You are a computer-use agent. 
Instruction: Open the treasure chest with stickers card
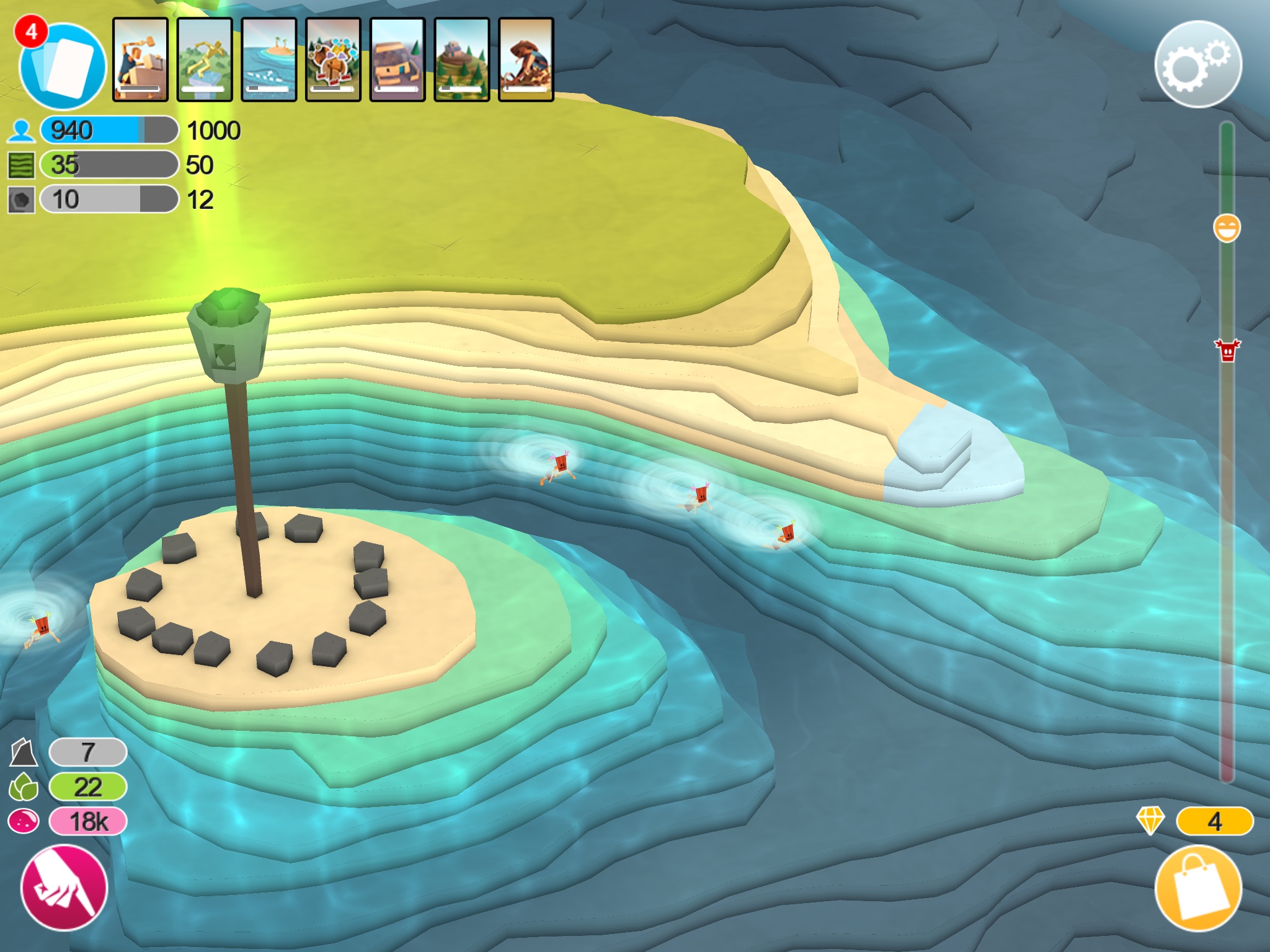333,59
